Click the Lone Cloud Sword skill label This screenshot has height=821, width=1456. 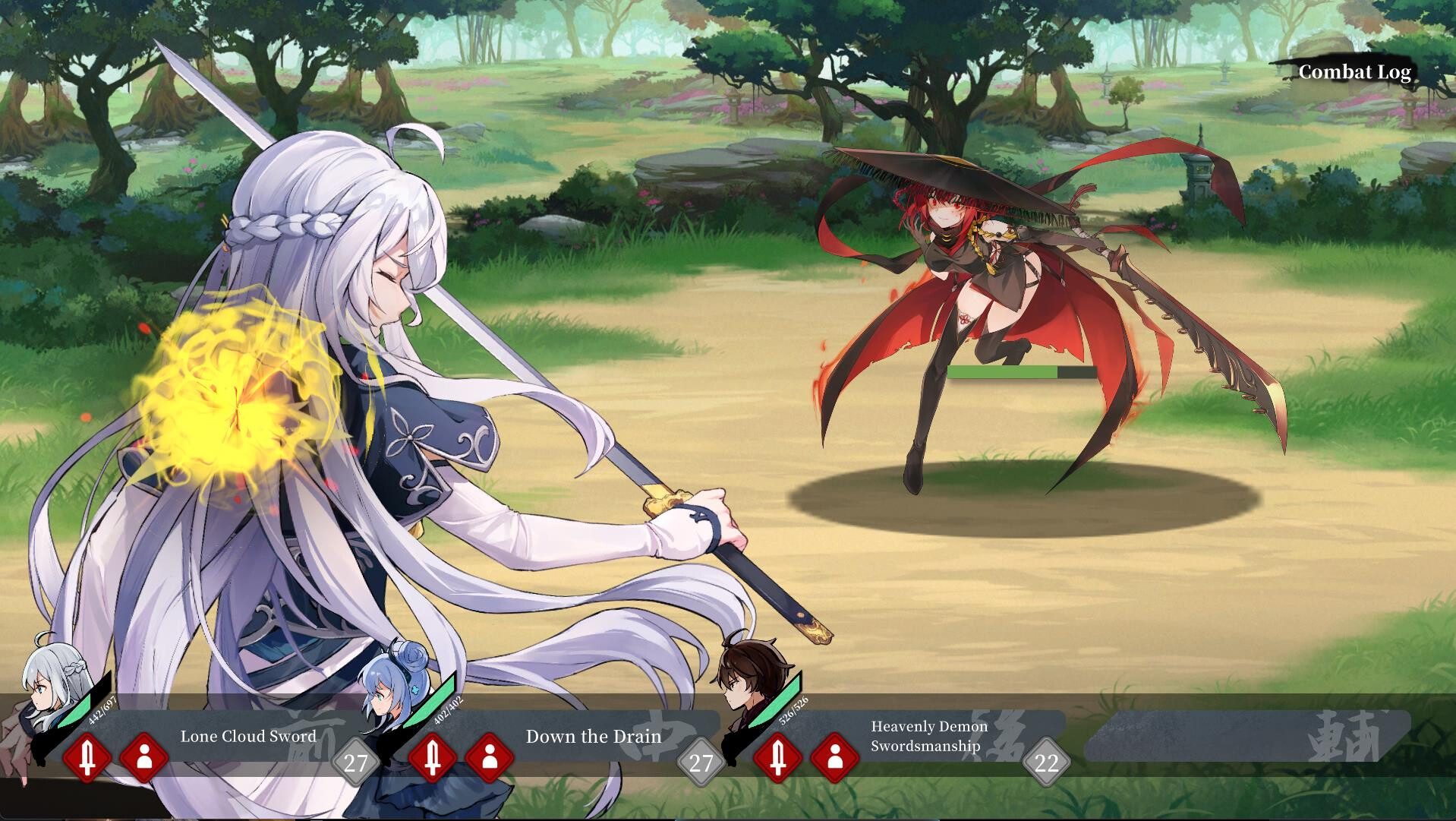tap(249, 737)
